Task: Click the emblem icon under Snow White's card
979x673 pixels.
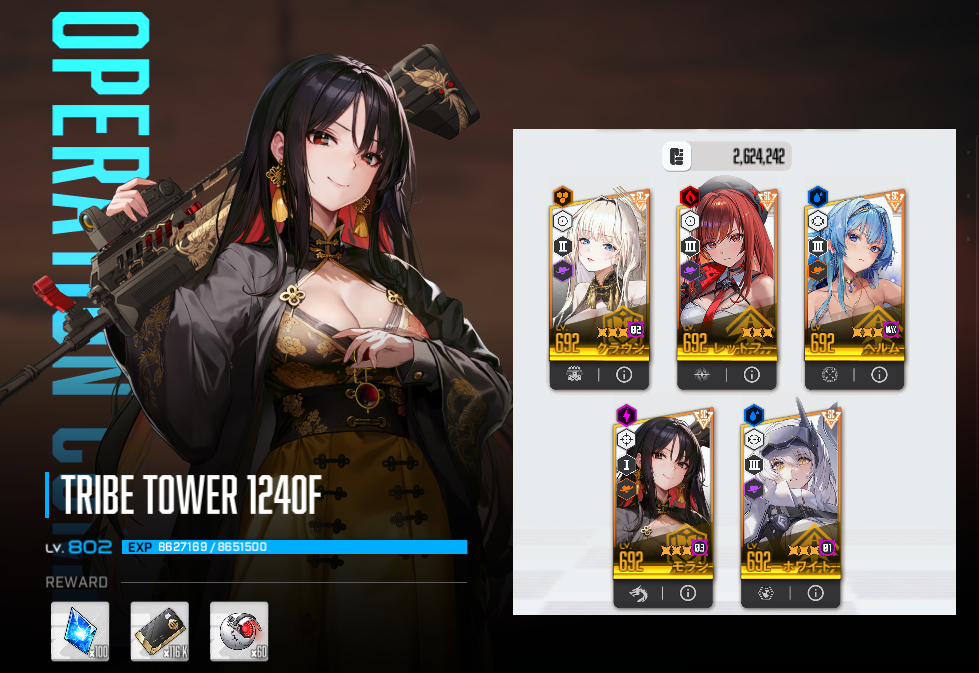Action: tap(766, 593)
